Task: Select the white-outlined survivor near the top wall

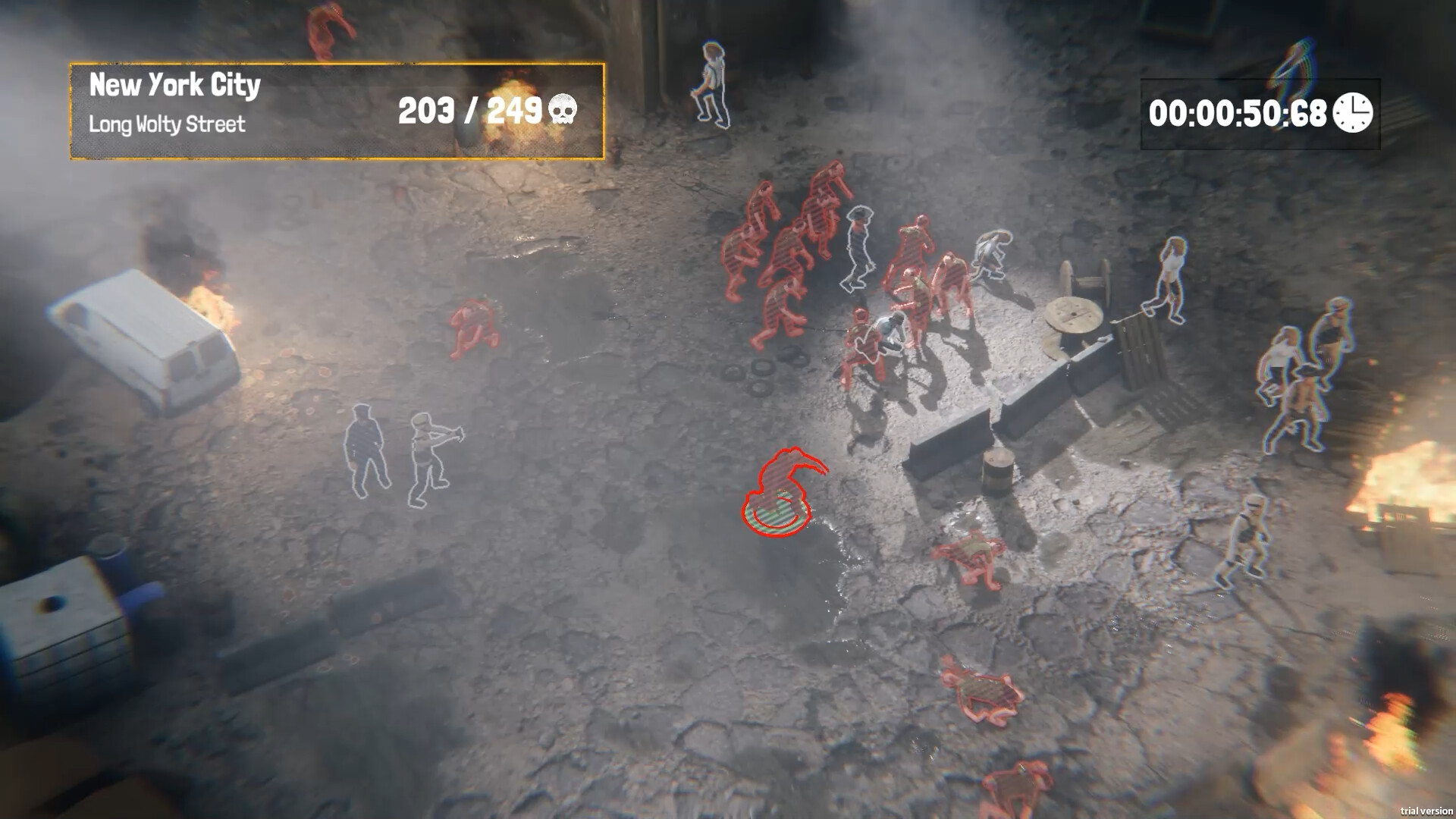Action: pos(711,83)
